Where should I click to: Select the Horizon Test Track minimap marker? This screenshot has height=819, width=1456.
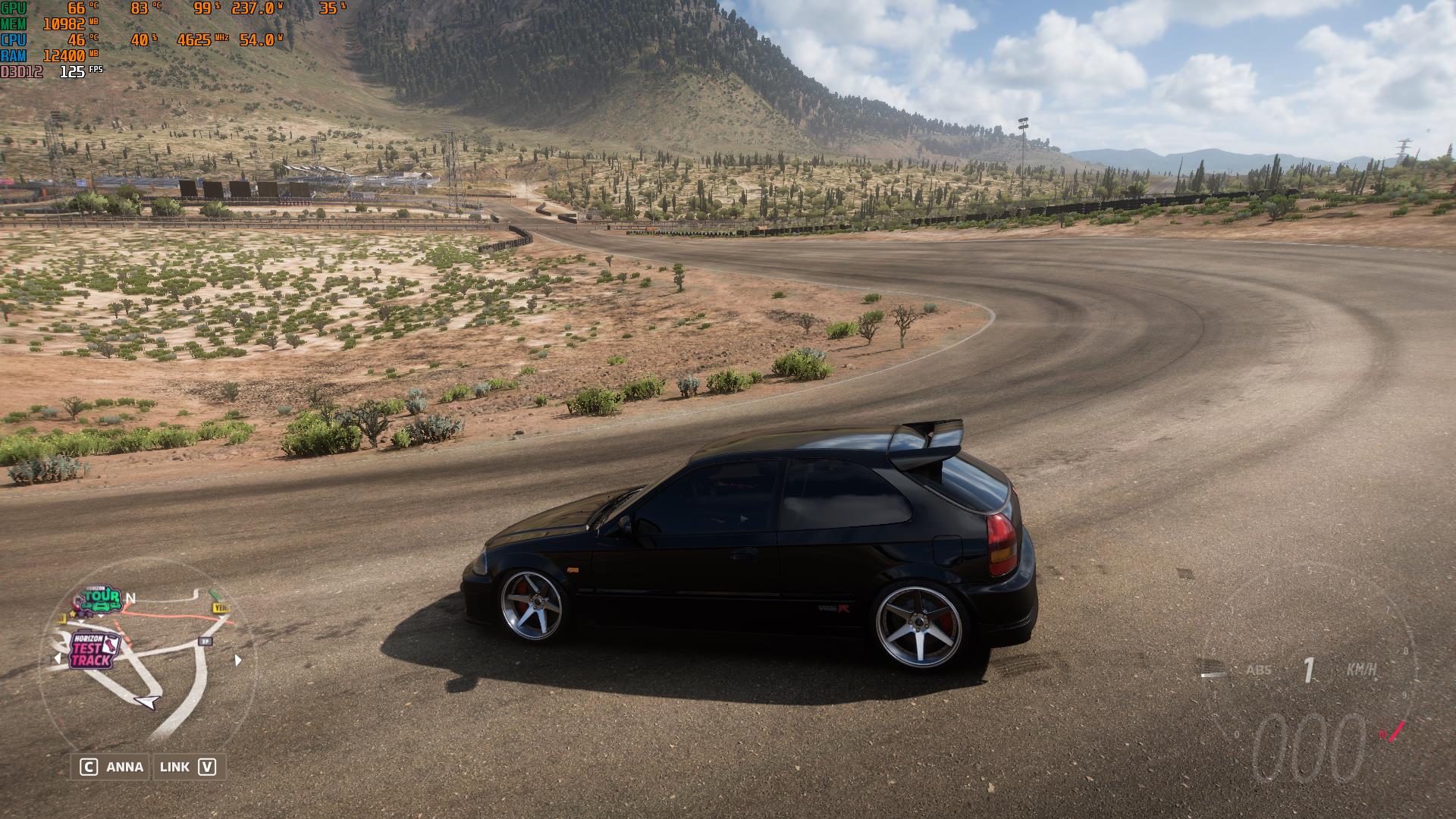tap(94, 651)
